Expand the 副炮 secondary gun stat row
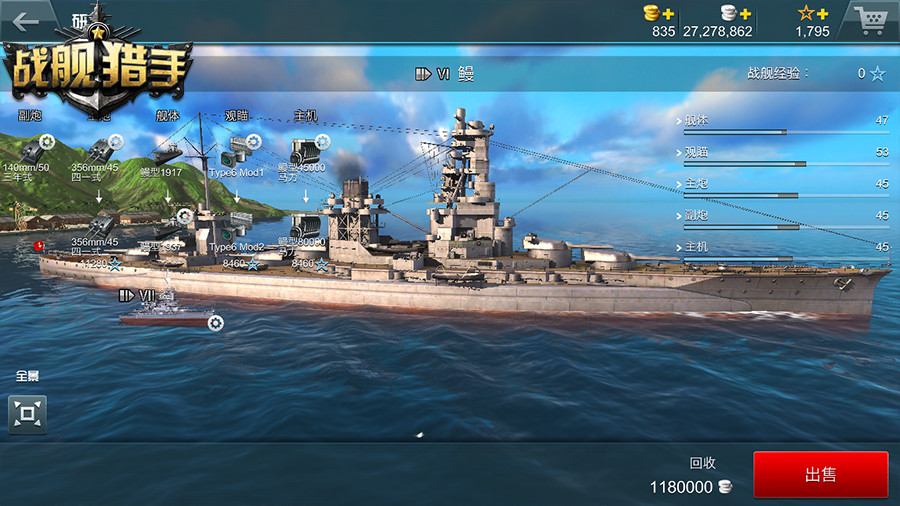 click(782, 215)
